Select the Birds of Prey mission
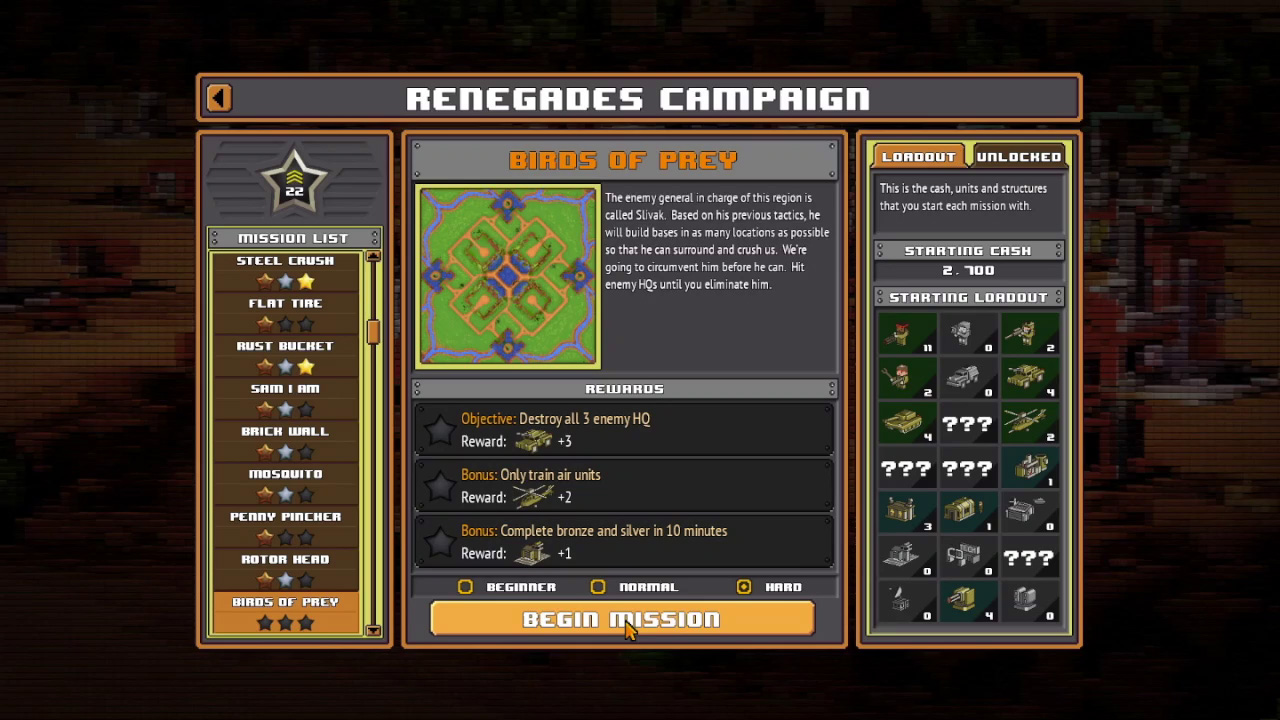The height and width of the screenshot is (720, 1280). (285, 612)
